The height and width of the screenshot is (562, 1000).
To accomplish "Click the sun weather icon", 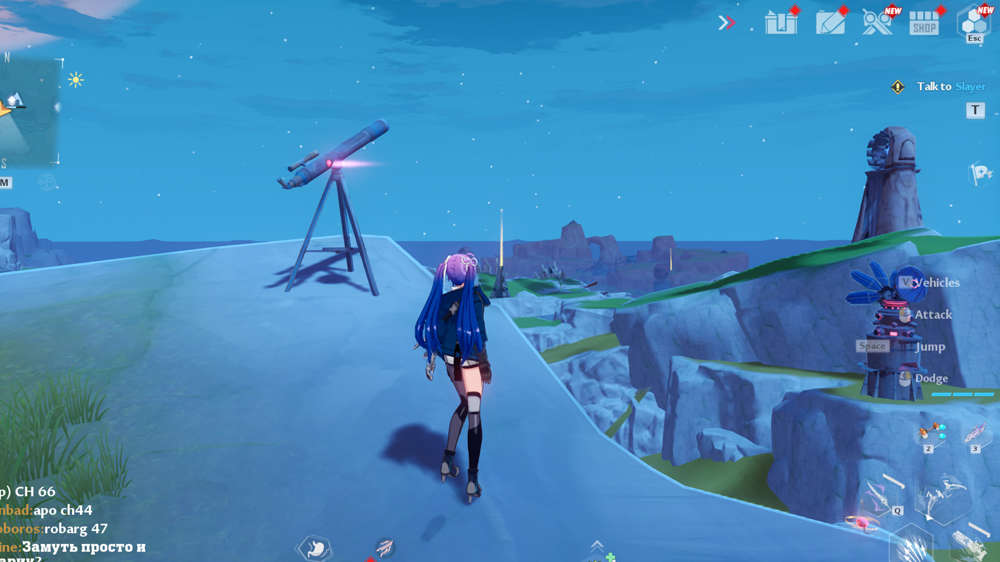I will [x=75, y=79].
